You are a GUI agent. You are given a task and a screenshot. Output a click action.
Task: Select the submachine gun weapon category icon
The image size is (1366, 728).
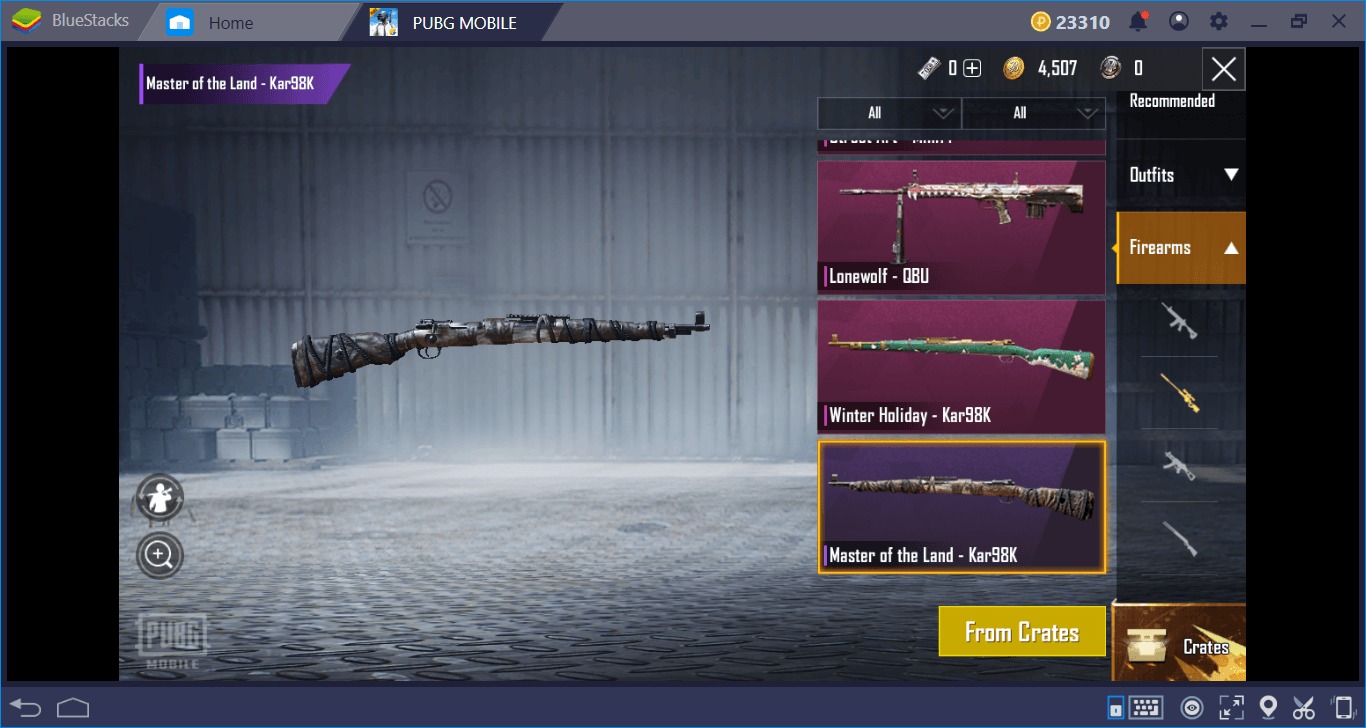click(x=1178, y=467)
